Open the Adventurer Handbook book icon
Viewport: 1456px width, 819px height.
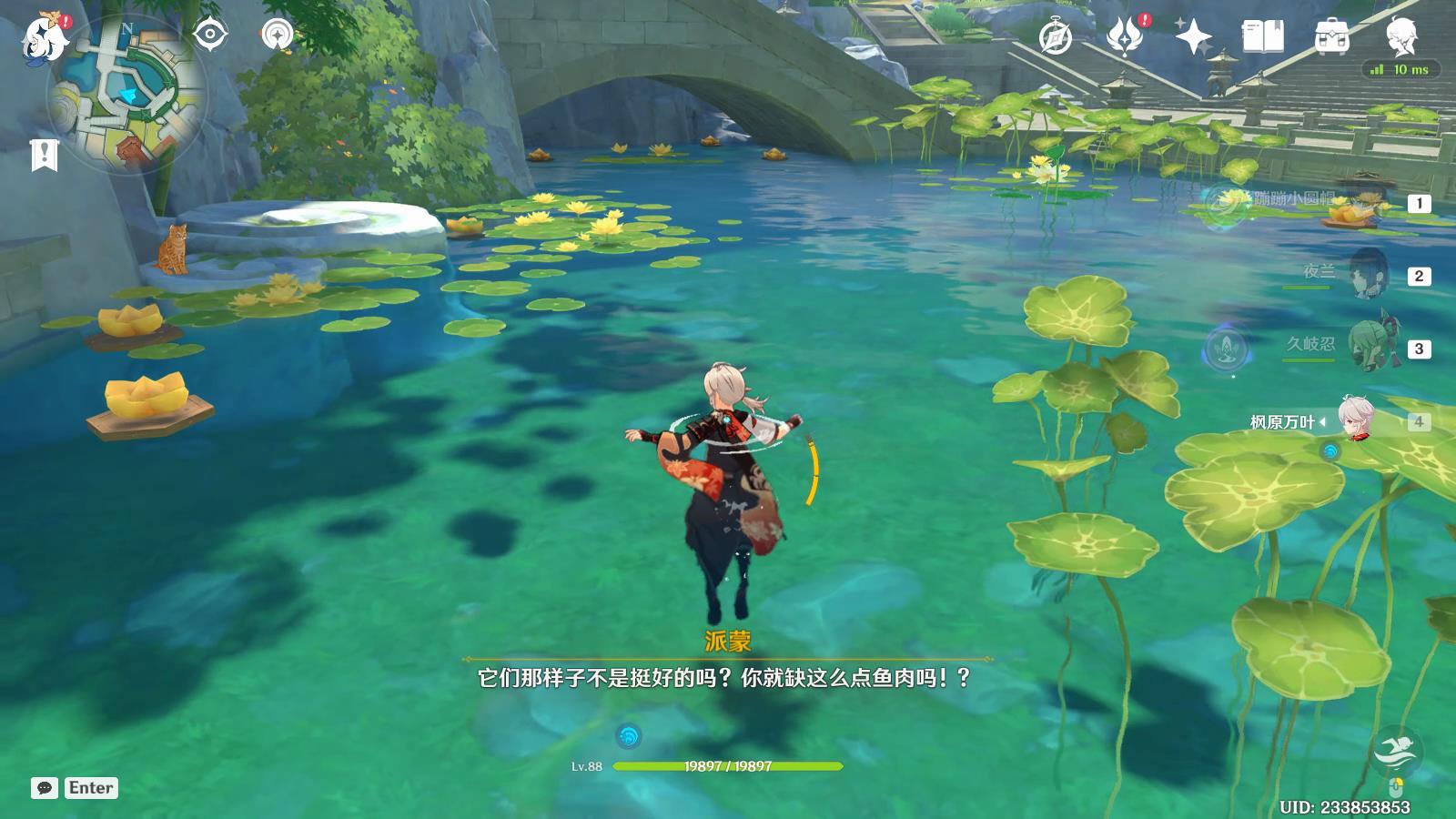click(1262, 37)
